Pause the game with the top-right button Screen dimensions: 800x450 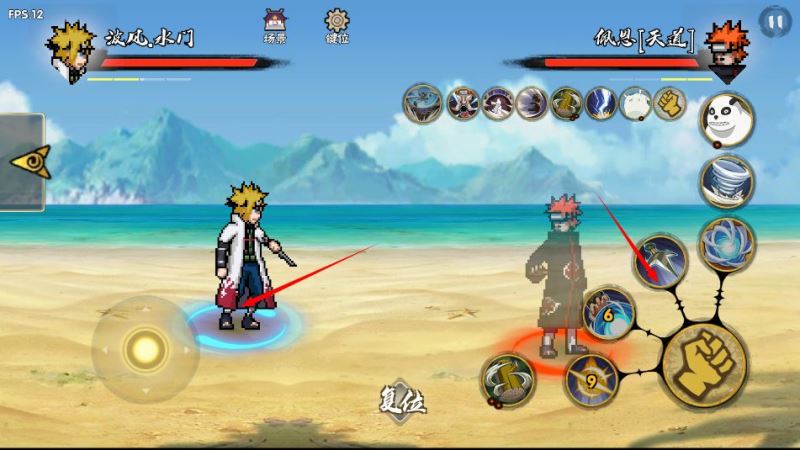[x=773, y=21]
